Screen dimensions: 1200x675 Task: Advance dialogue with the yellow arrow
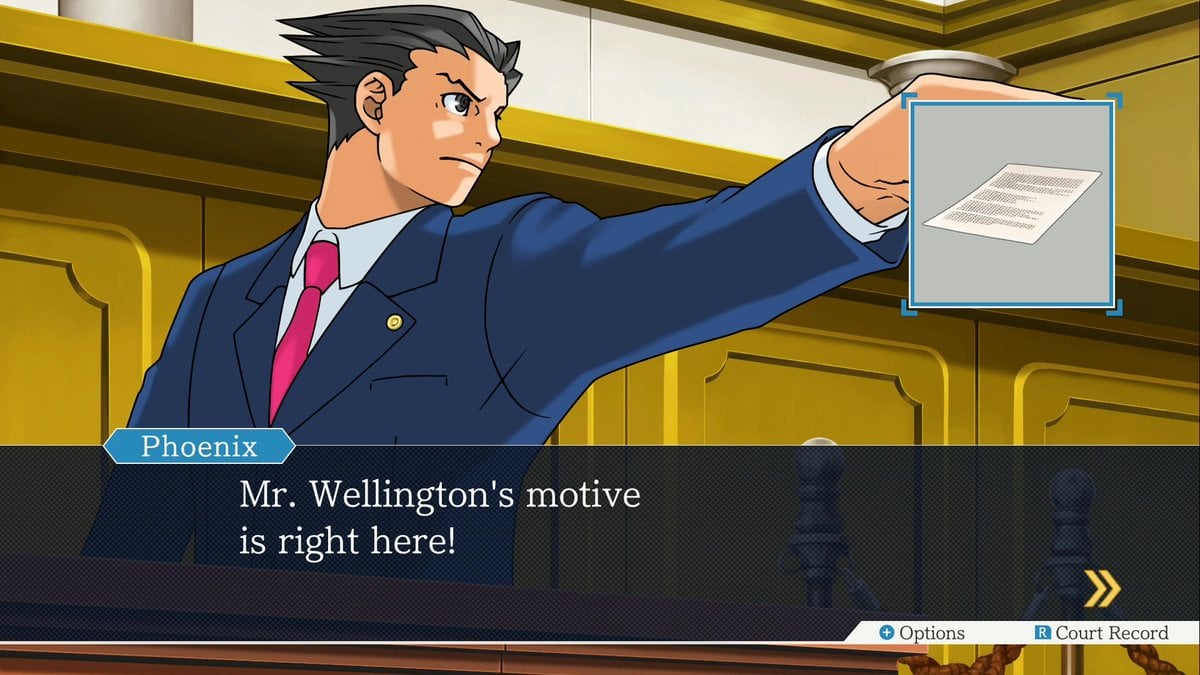1102,588
